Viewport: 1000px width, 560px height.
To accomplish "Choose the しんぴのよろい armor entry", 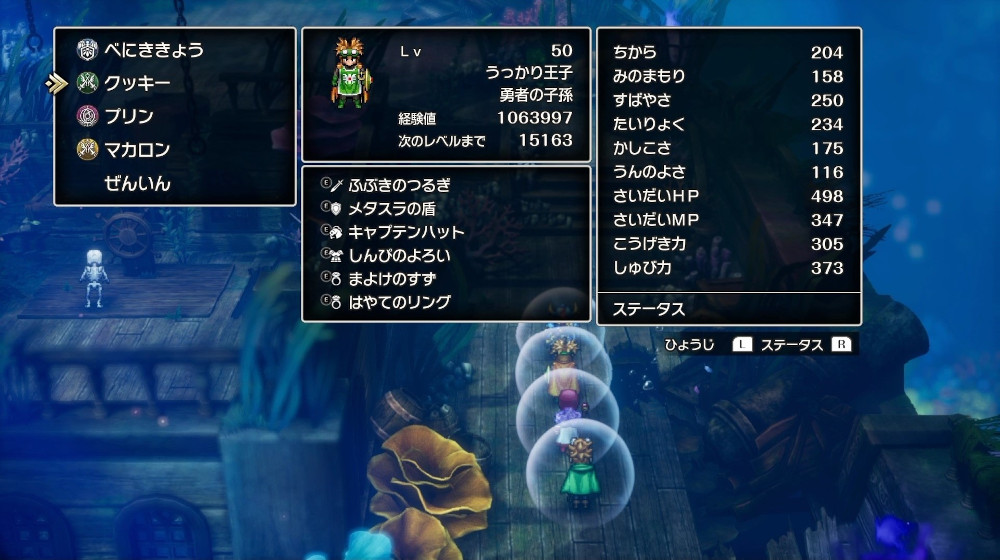I will click(399, 255).
